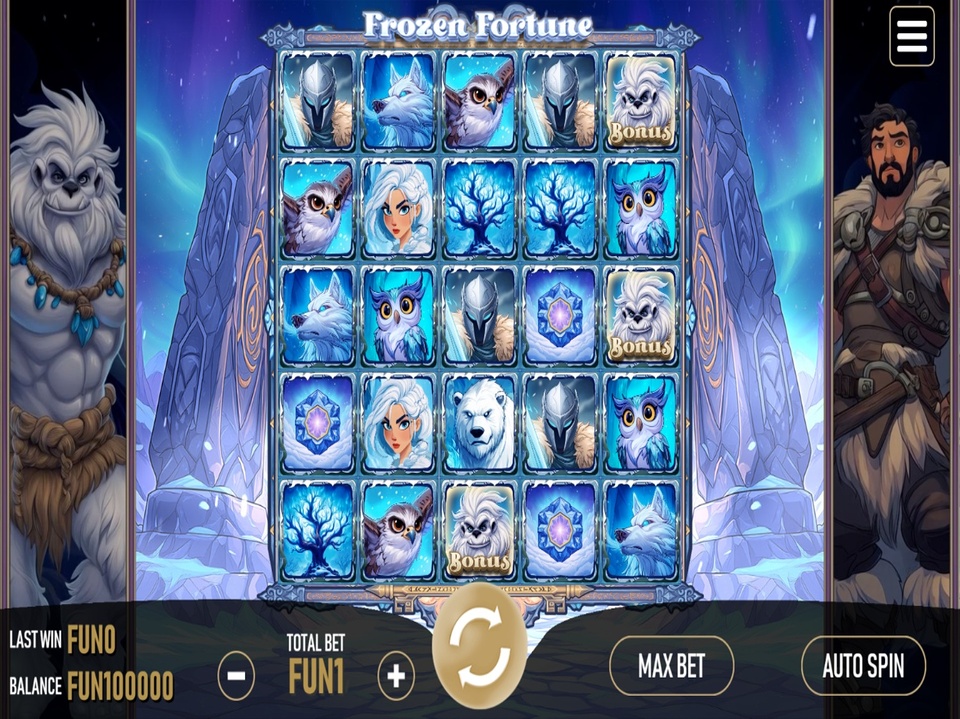The width and height of the screenshot is (960, 719).
Task: Decrease total bet with the minus button
Action: (x=236, y=677)
